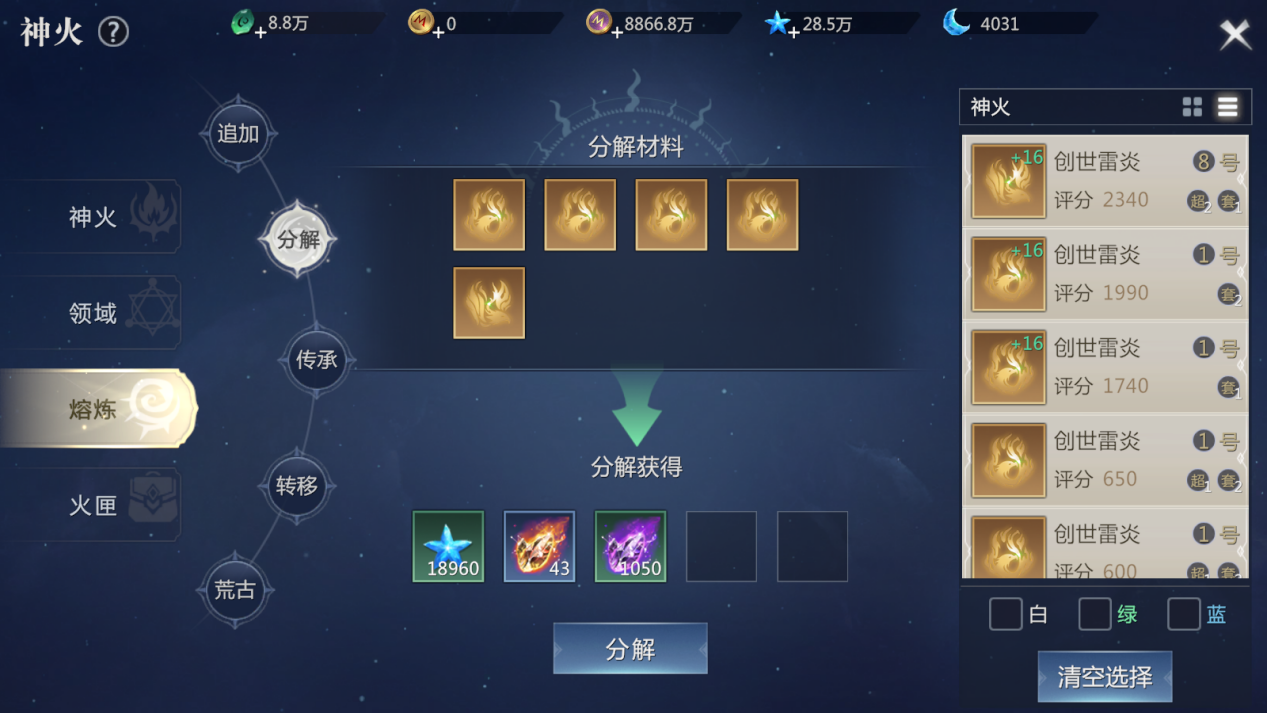Add more green jade currency
Screen dimensions: 1267x713
point(260,33)
